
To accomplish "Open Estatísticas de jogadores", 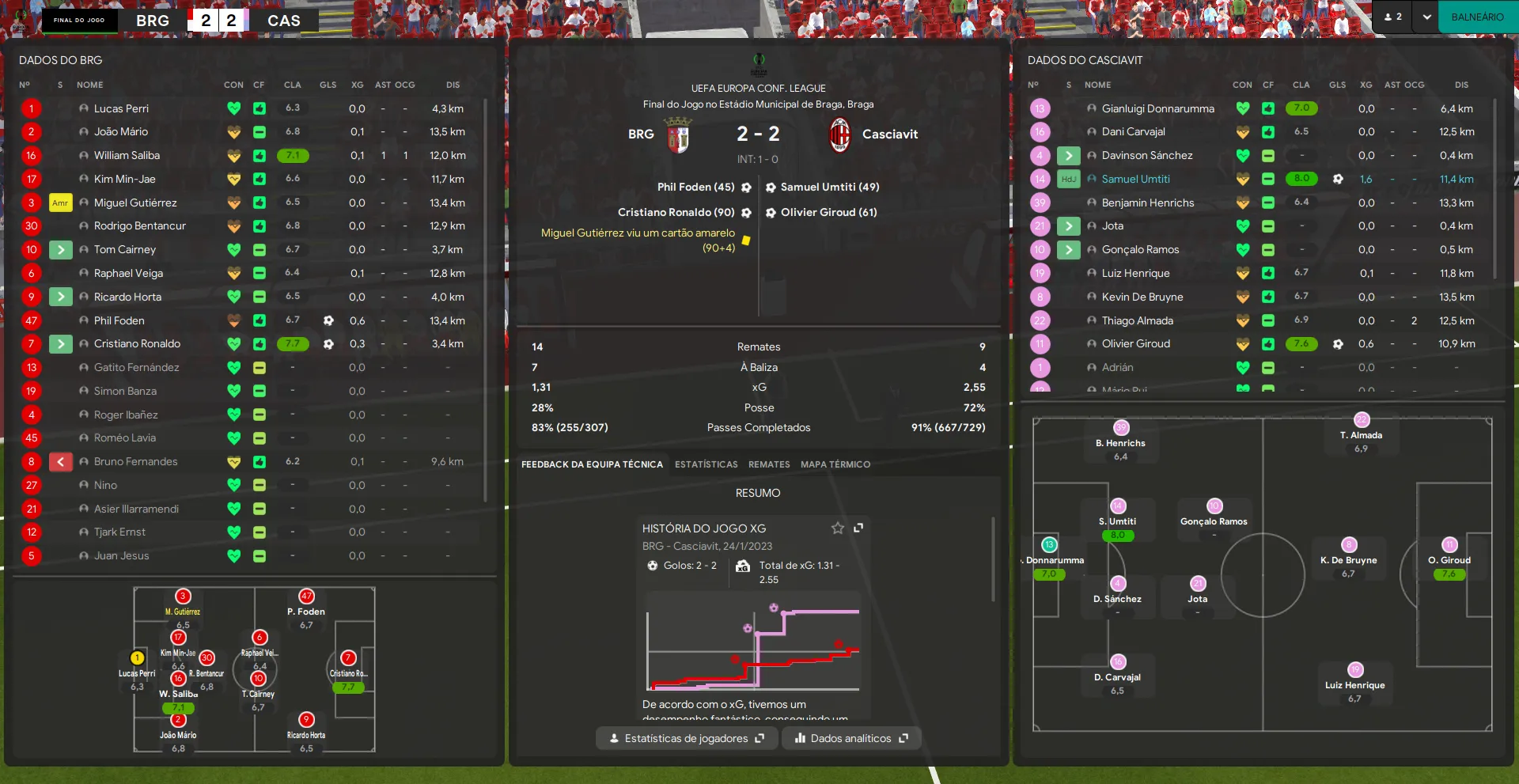I will 686,738.
